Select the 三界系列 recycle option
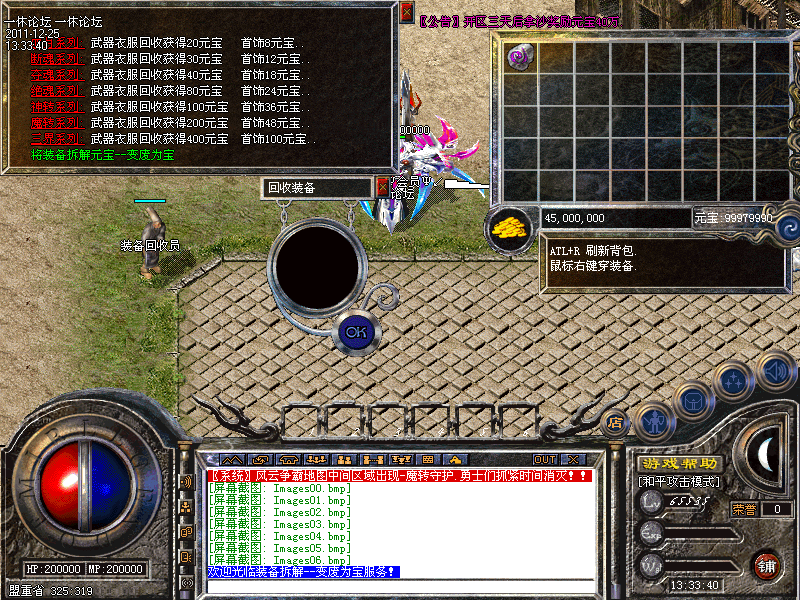This screenshot has width=800, height=600. pyautogui.click(x=56, y=139)
